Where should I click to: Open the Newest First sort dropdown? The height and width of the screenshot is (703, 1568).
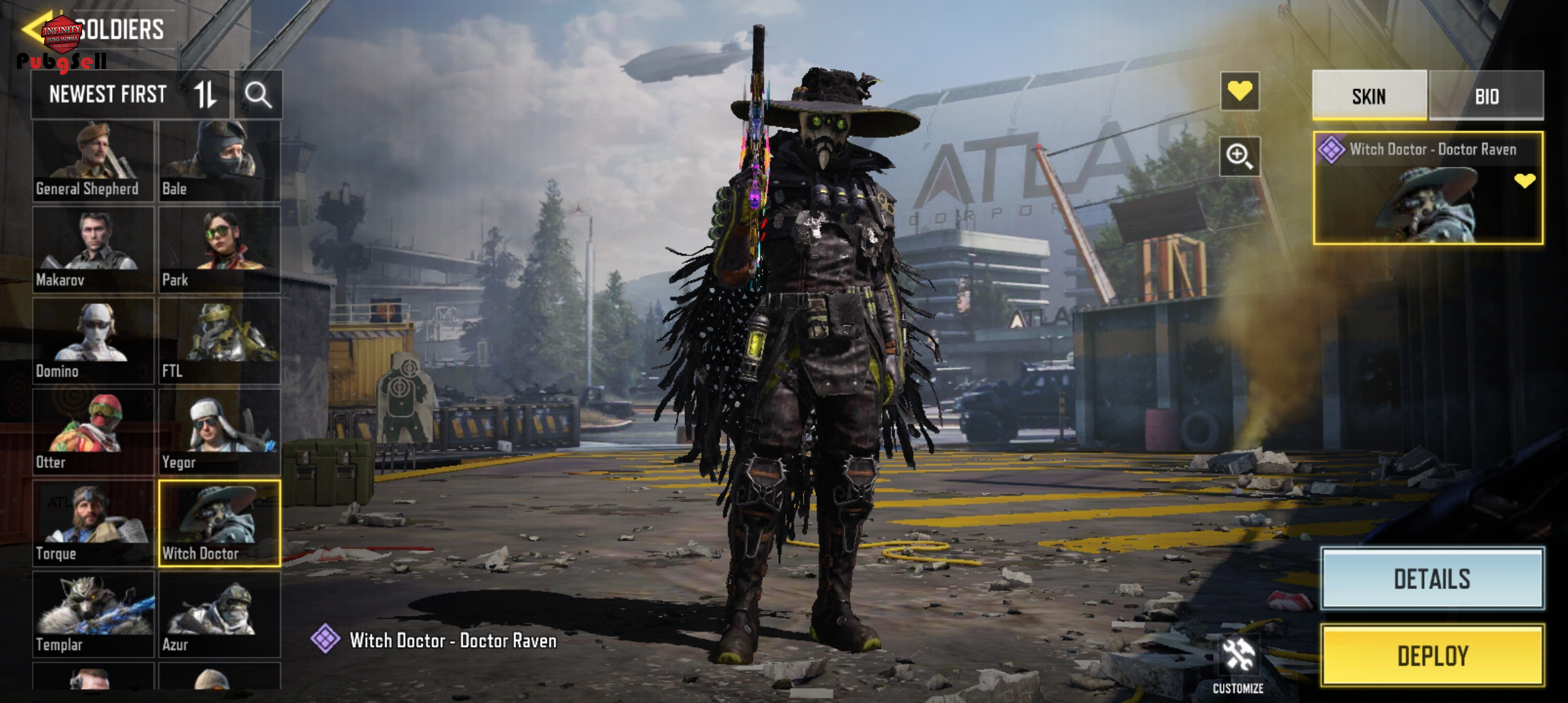coord(130,95)
